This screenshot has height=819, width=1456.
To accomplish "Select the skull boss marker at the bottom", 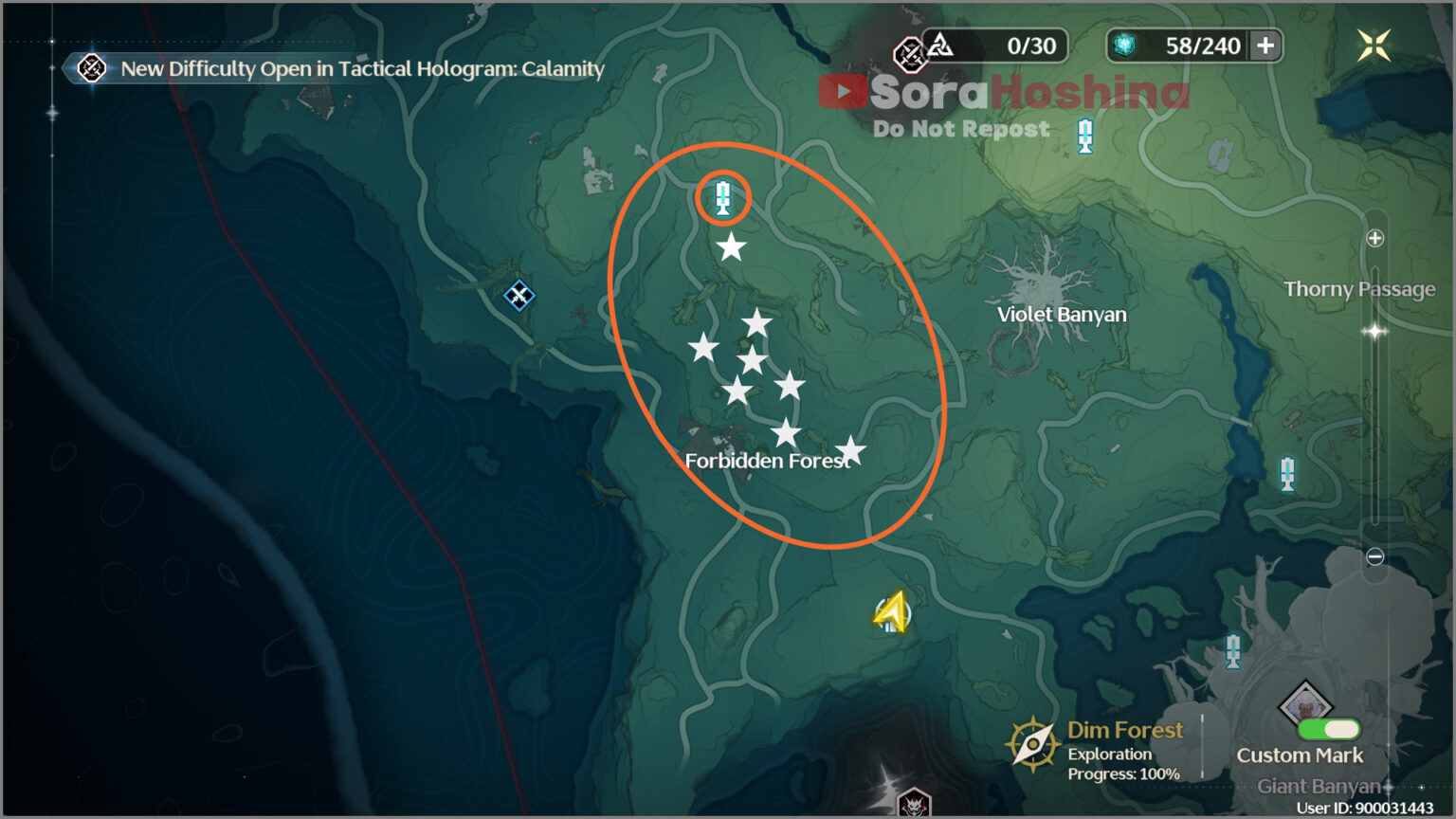I will pyautogui.click(x=913, y=804).
